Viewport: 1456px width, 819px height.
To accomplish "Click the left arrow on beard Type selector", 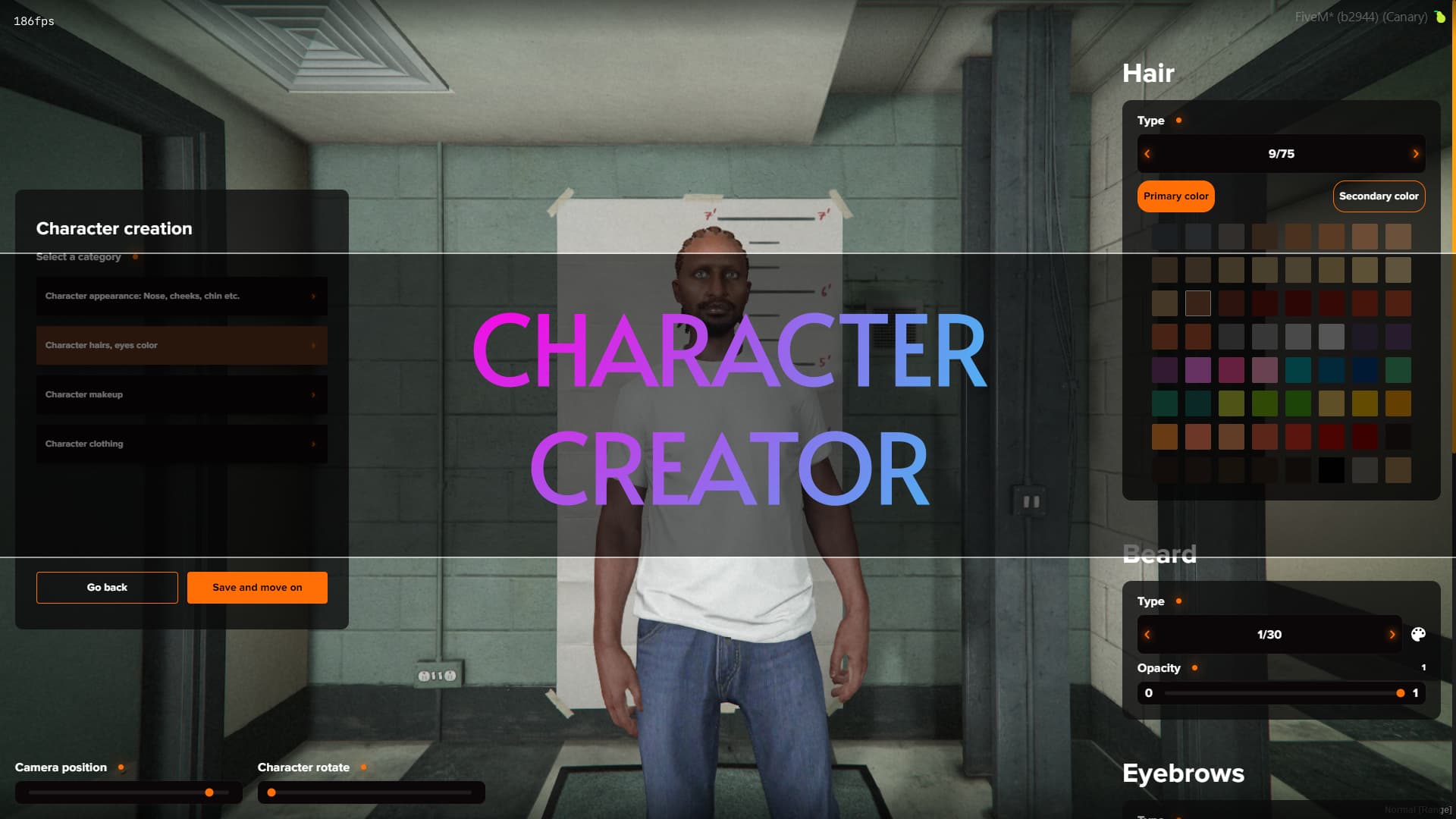I will coord(1147,635).
